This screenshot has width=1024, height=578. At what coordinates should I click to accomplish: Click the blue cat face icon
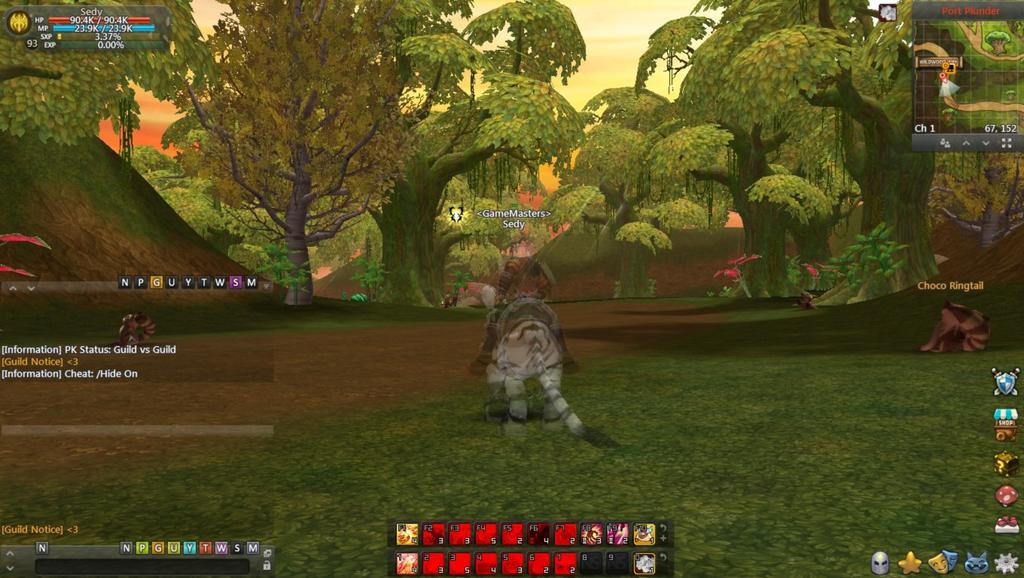[975, 562]
